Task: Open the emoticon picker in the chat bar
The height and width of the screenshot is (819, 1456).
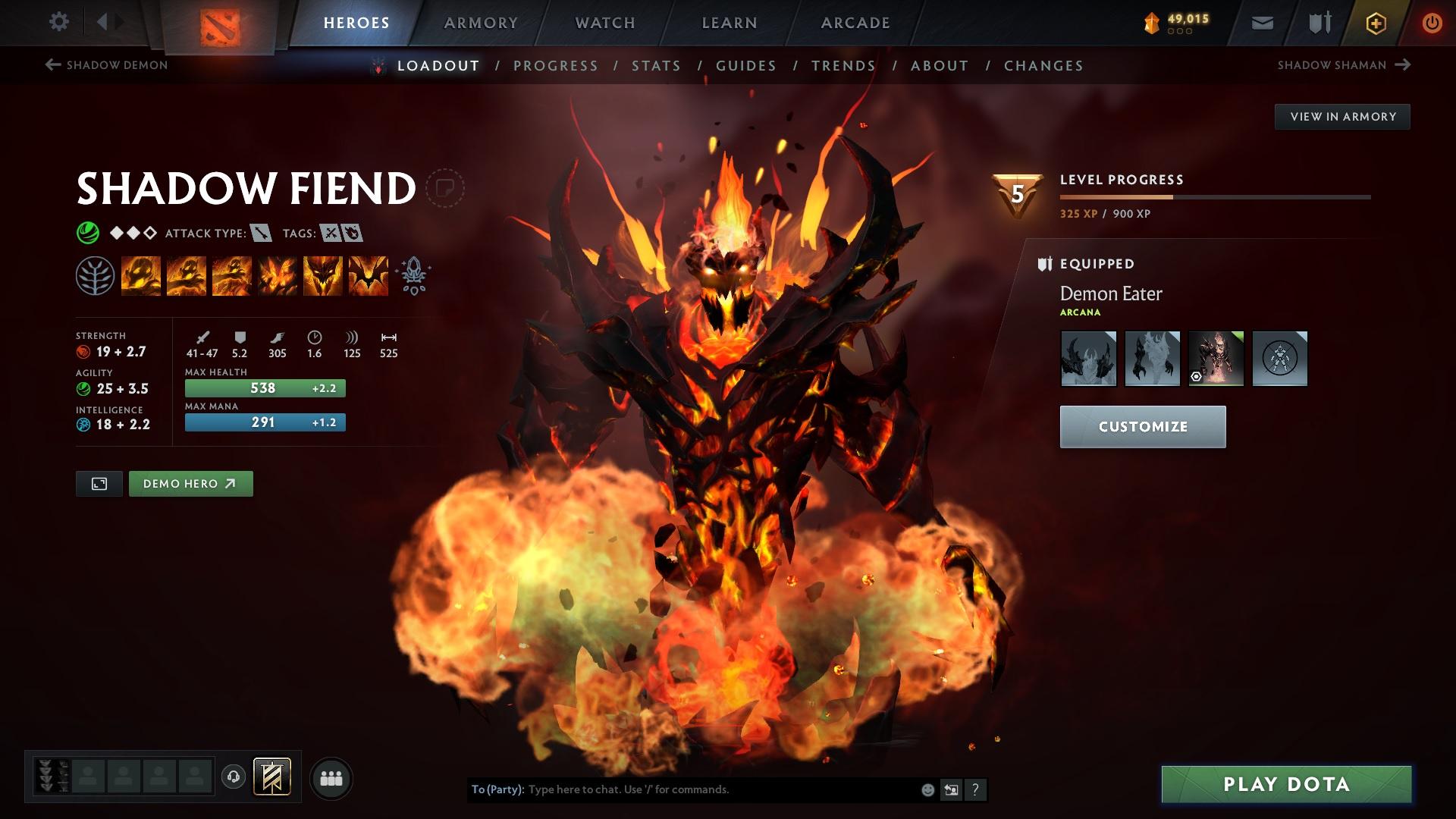Action: (x=927, y=789)
